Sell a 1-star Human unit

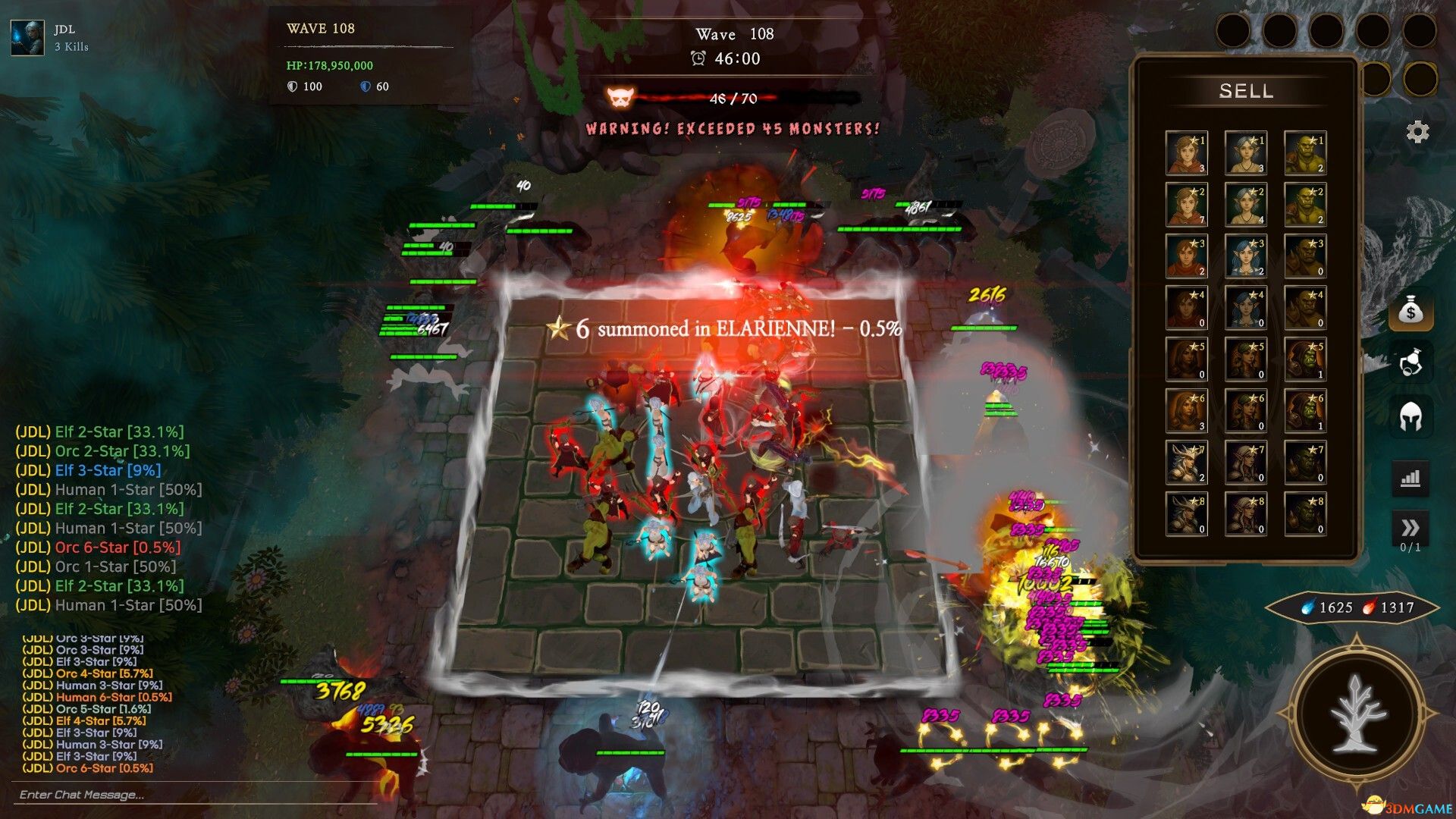coord(1186,153)
